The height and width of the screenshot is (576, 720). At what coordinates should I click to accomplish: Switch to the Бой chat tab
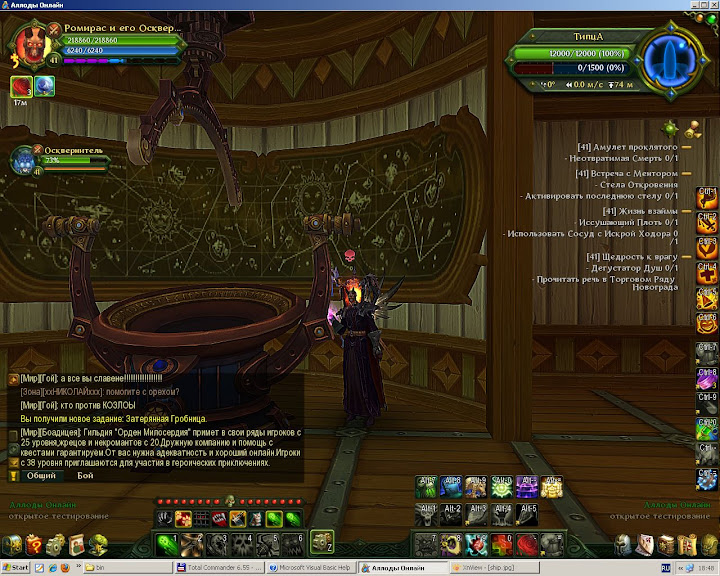[86, 476]
